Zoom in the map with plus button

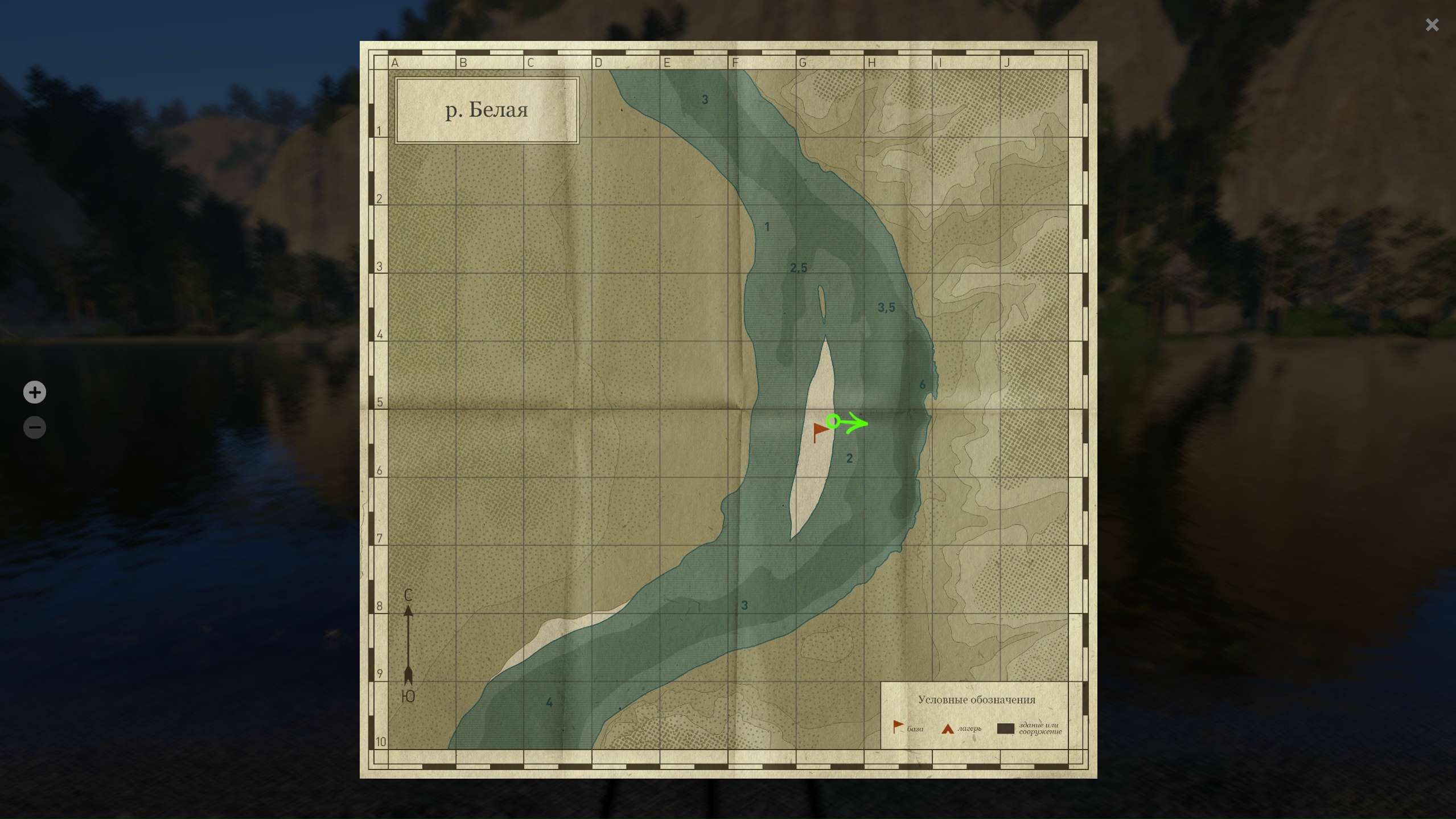coord(35,392)
